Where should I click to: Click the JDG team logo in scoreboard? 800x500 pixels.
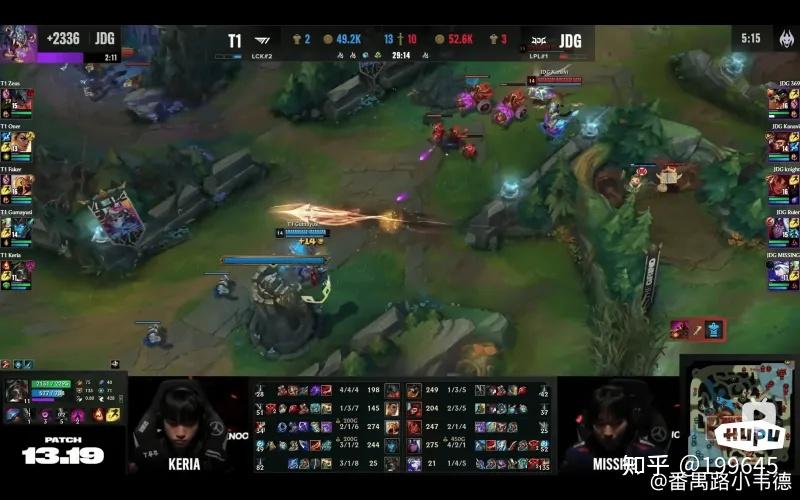539,42
